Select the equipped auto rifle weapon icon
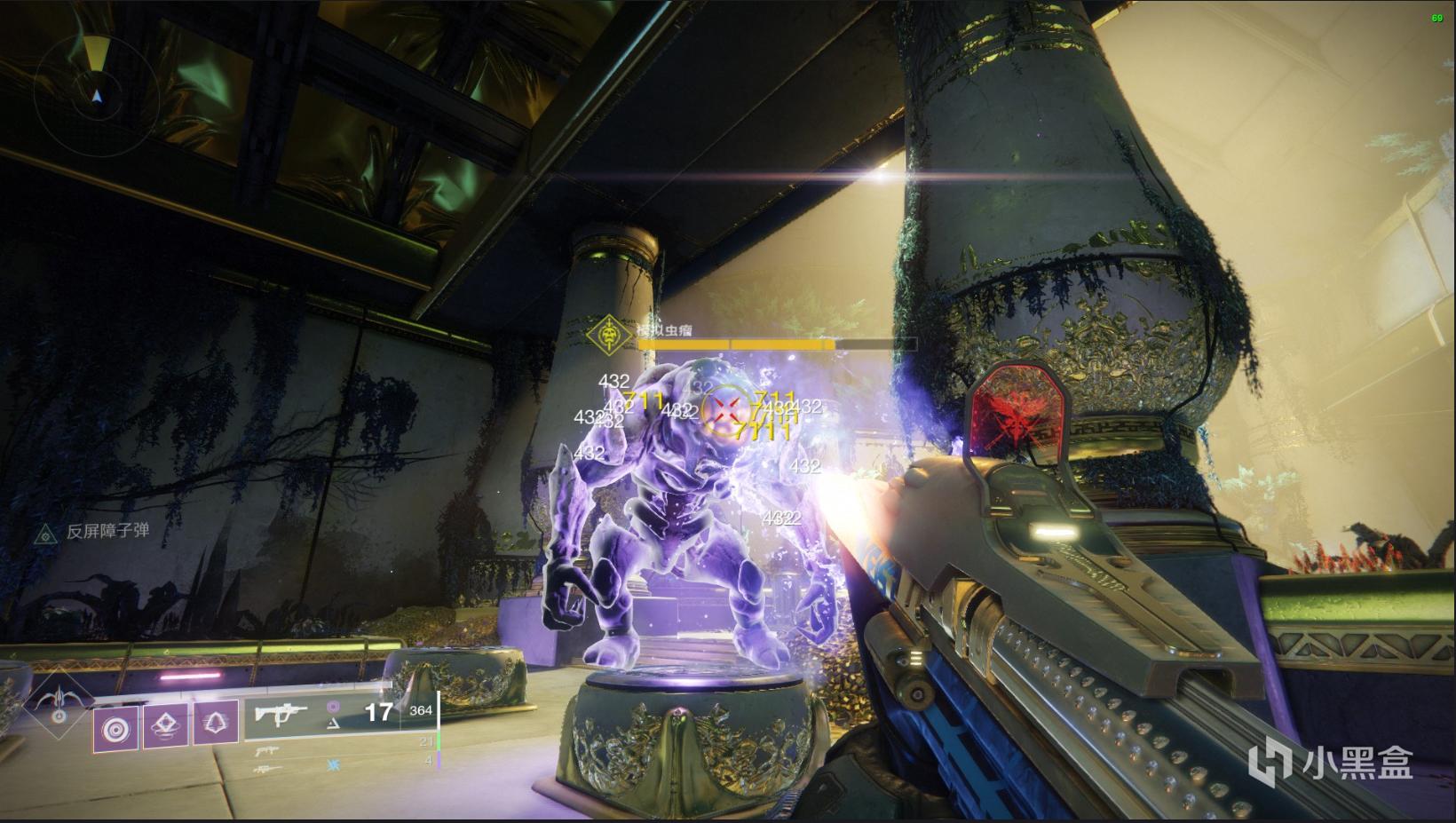 (x=282, y=712)
